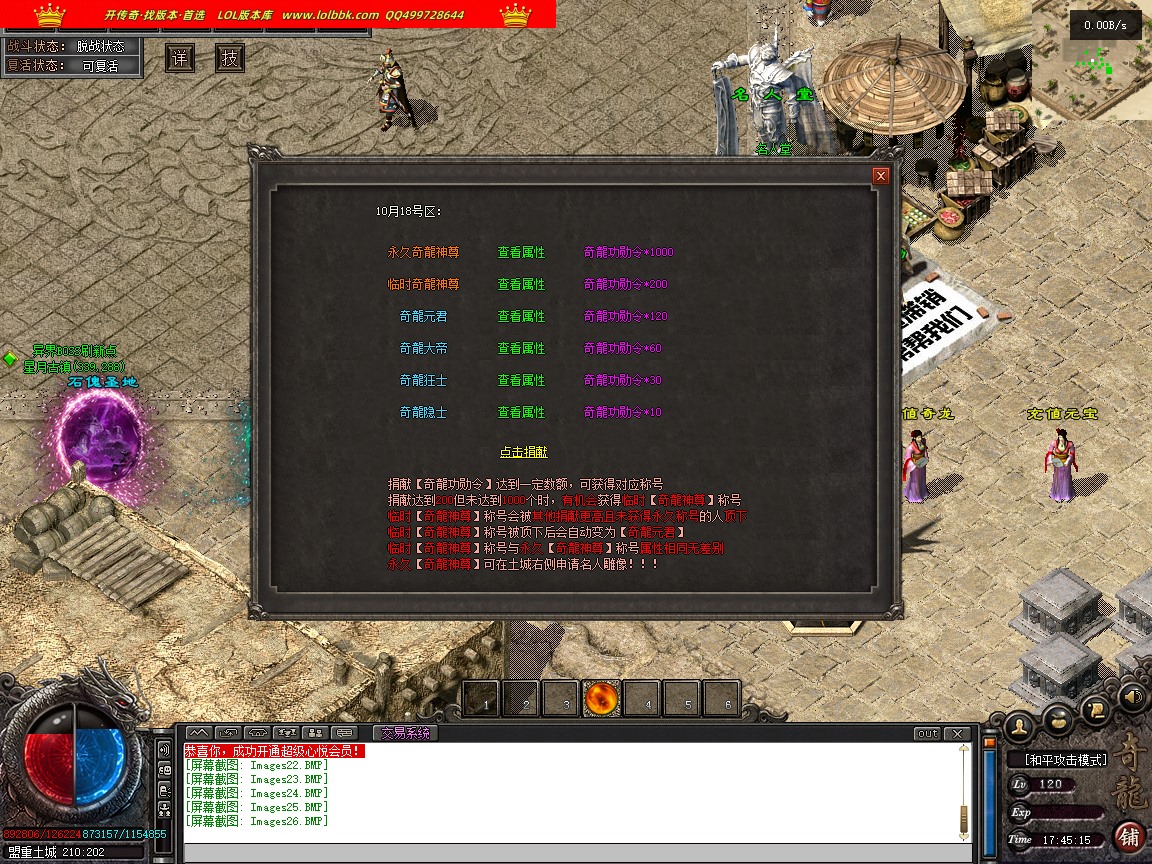Image resolution: width=1152 pixels, height=864 pixels.
Task: Open the 交易系统 trade system tab
Action: [405, 733]
